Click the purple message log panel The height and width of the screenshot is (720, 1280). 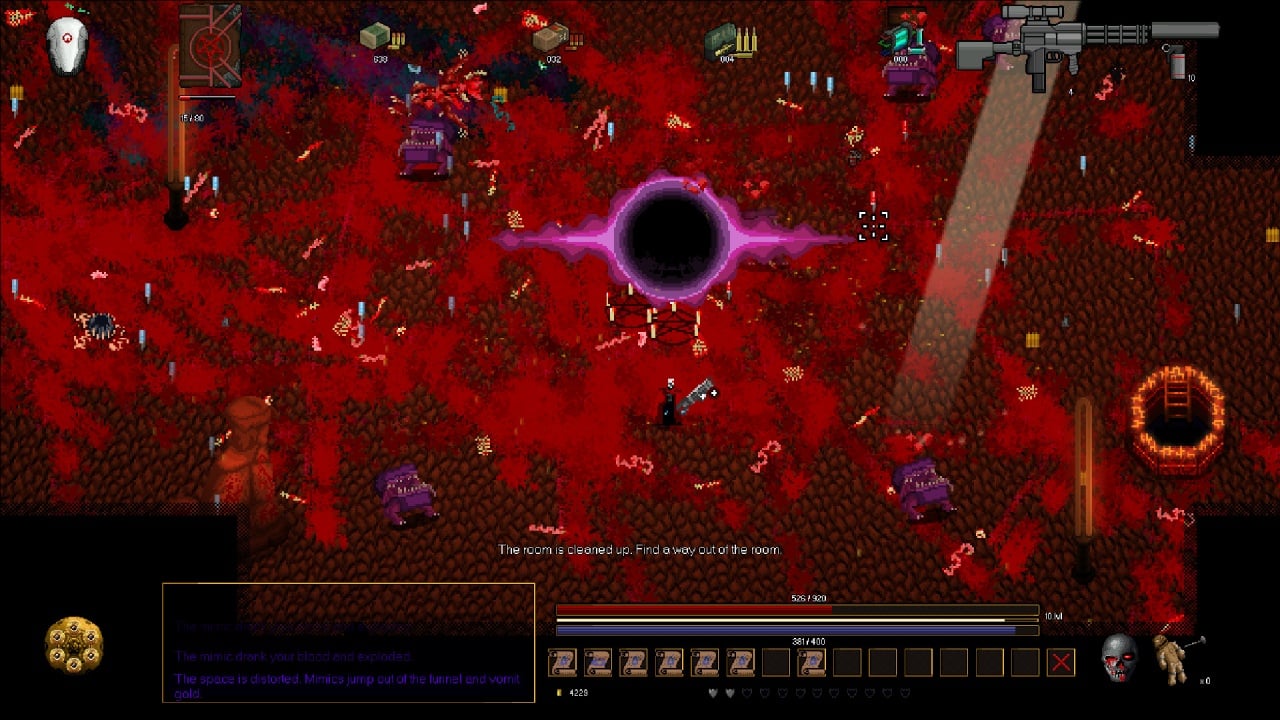tap(348, 642)
